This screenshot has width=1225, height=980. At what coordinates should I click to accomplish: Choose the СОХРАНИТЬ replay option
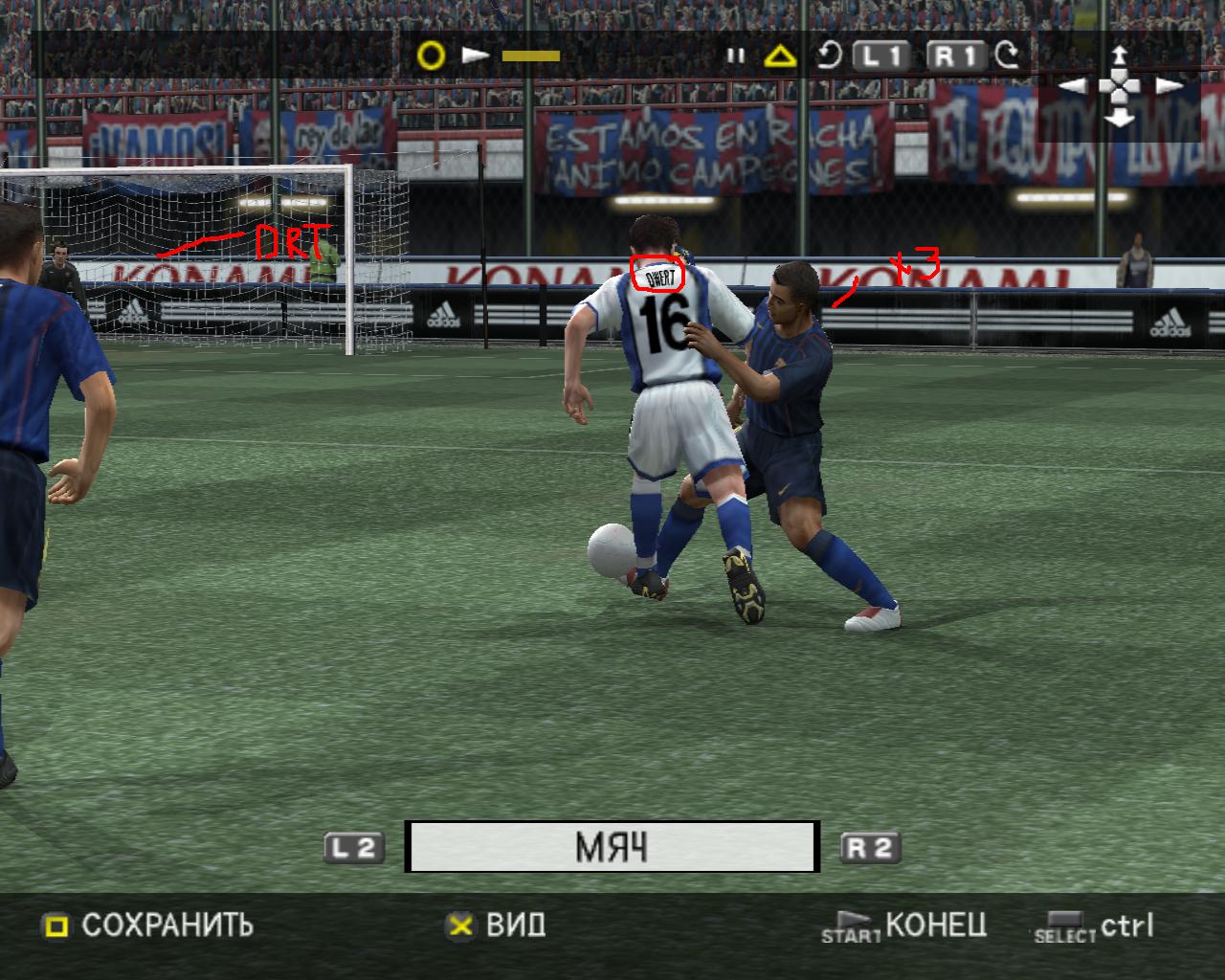coord(148,925)
